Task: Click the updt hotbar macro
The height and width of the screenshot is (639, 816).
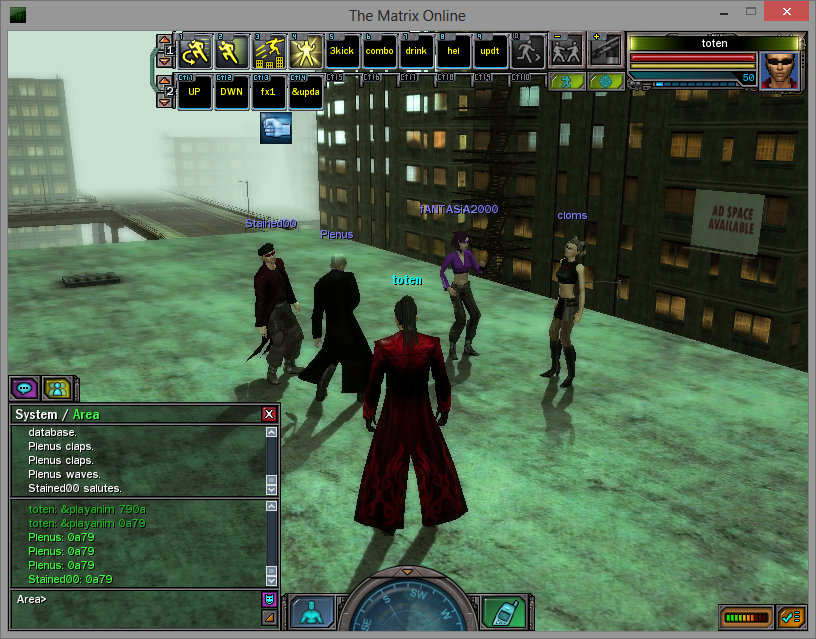Action: [490, 51]
